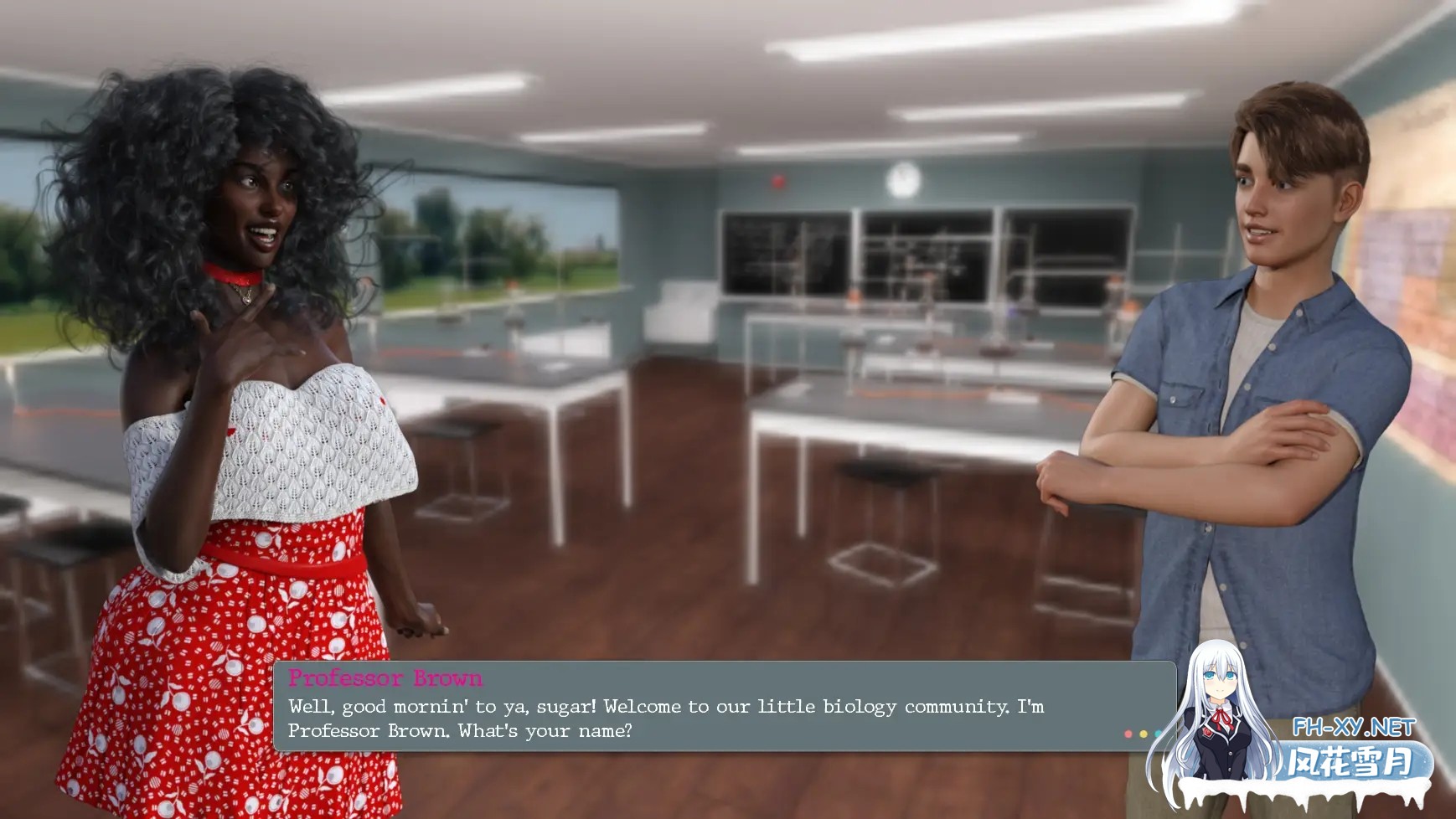This screenshot has height=819, width=1456.
Task: Click Professor Brown's character sprite
Action: (243, 377)
